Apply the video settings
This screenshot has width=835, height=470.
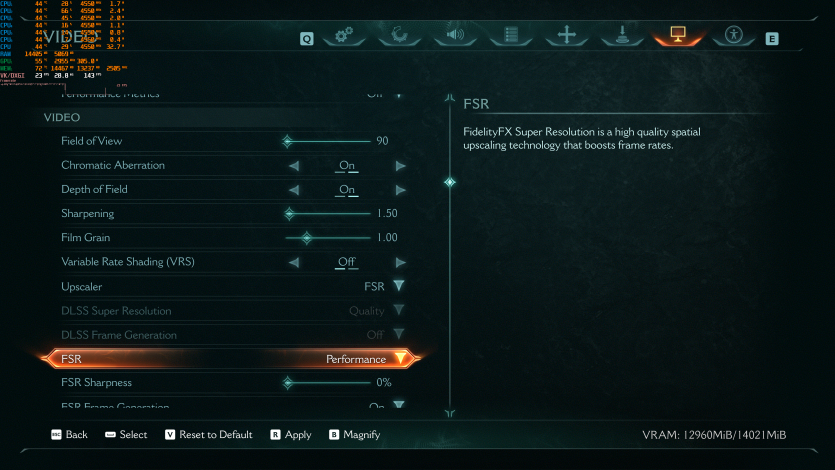[291, 435]
